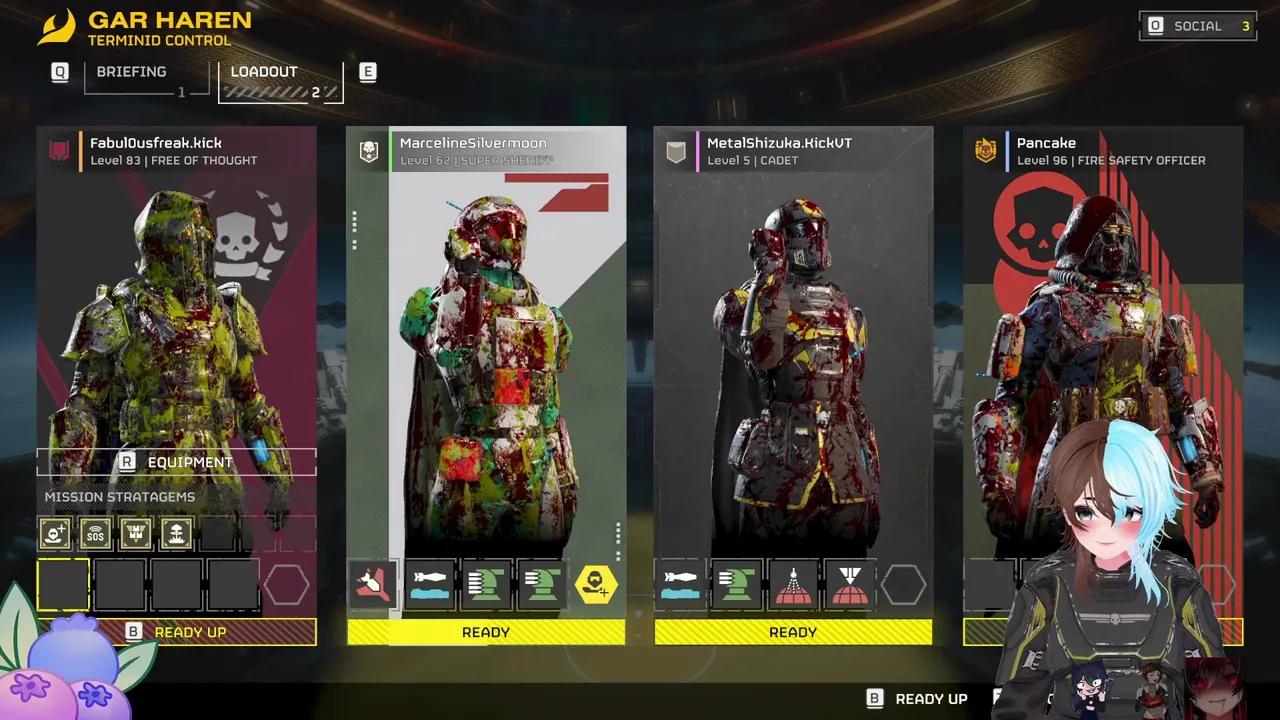Select the Resupply mission stratagem icon
The image size is (1280, 720).
tap(136, 534)
